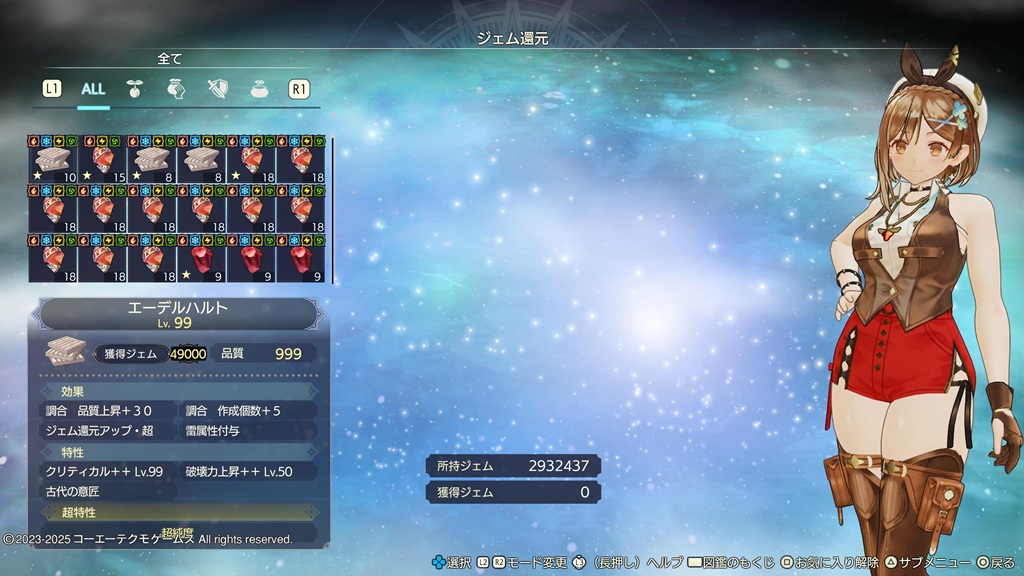This screenshot has width=1024, height=576.
Task: Select the starred red crystal stack of 9
Action: [x=202, y=260]
